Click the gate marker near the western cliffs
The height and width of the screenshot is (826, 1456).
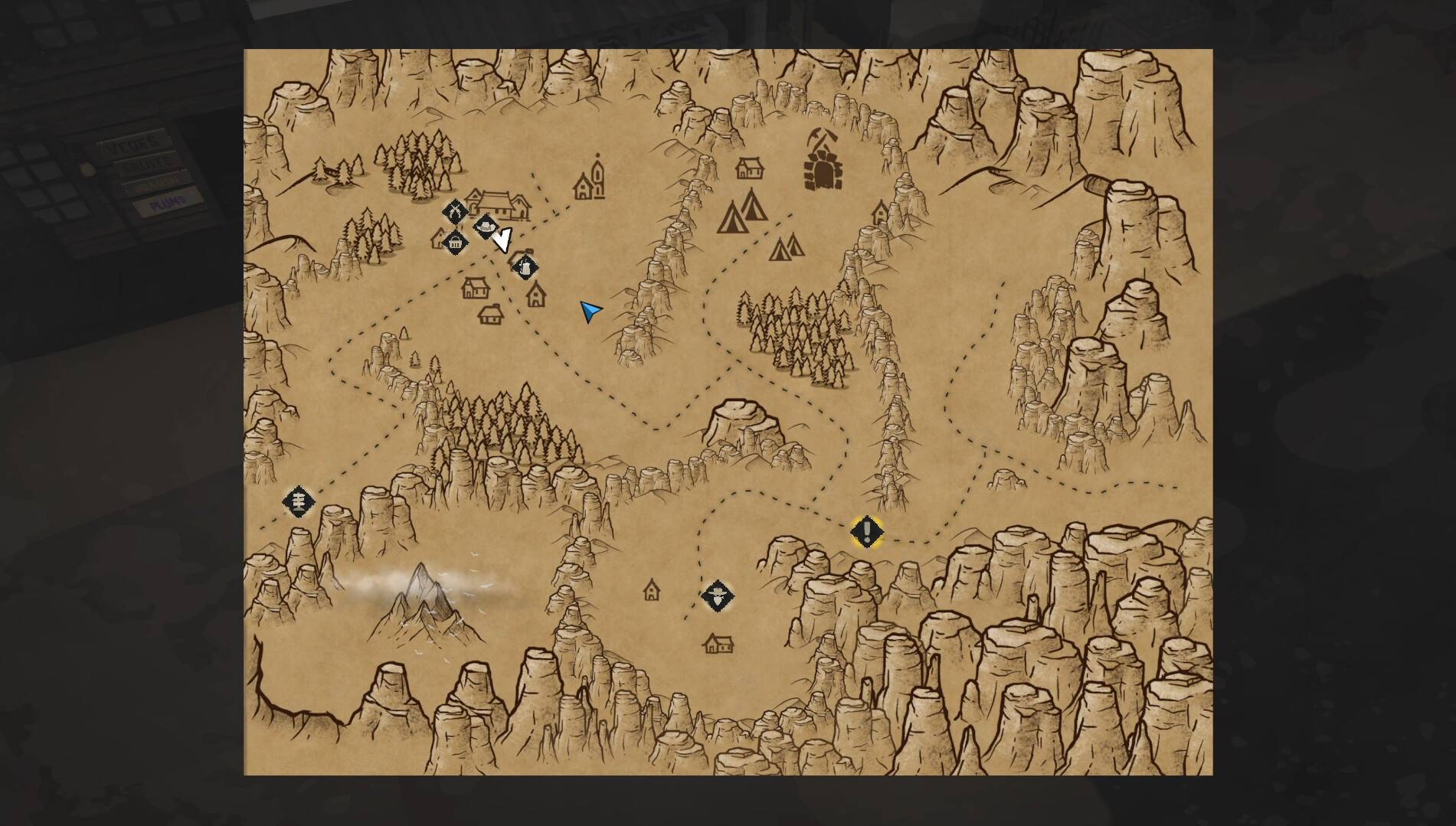298,502
